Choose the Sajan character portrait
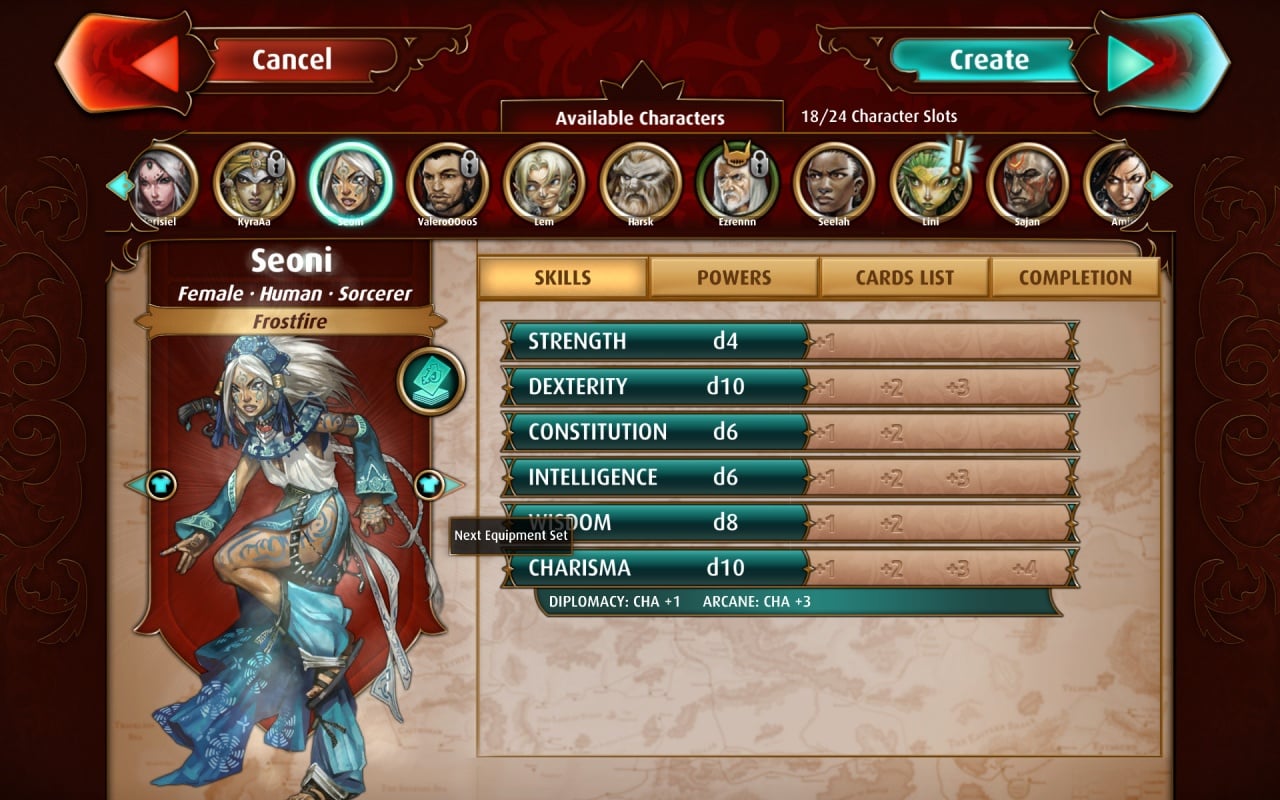The height and width of the screenshot is (800, 1280). (1028, 181)
